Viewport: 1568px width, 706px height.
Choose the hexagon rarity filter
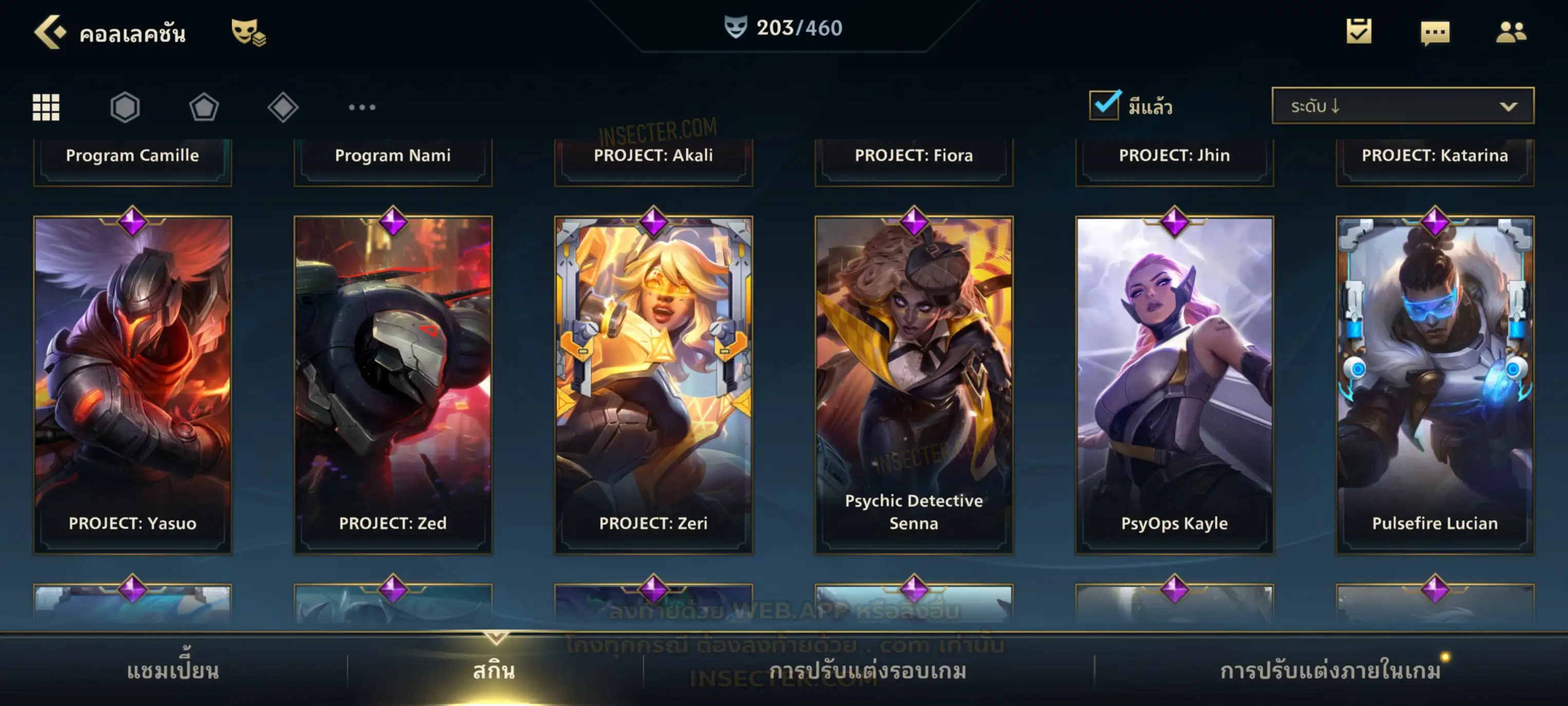coord(125,107)
